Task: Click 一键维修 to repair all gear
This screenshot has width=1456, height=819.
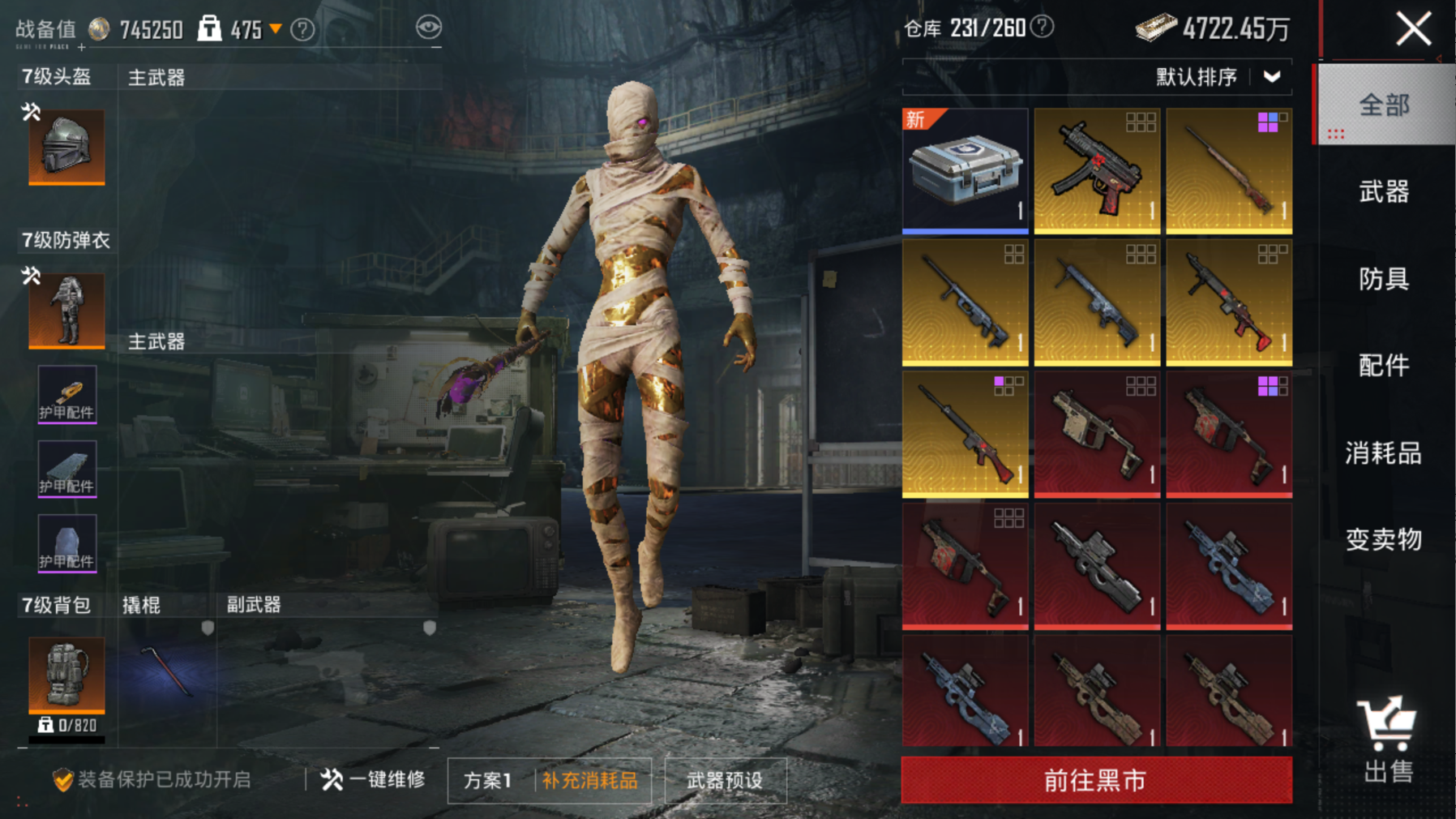Action: pos(374,780)
